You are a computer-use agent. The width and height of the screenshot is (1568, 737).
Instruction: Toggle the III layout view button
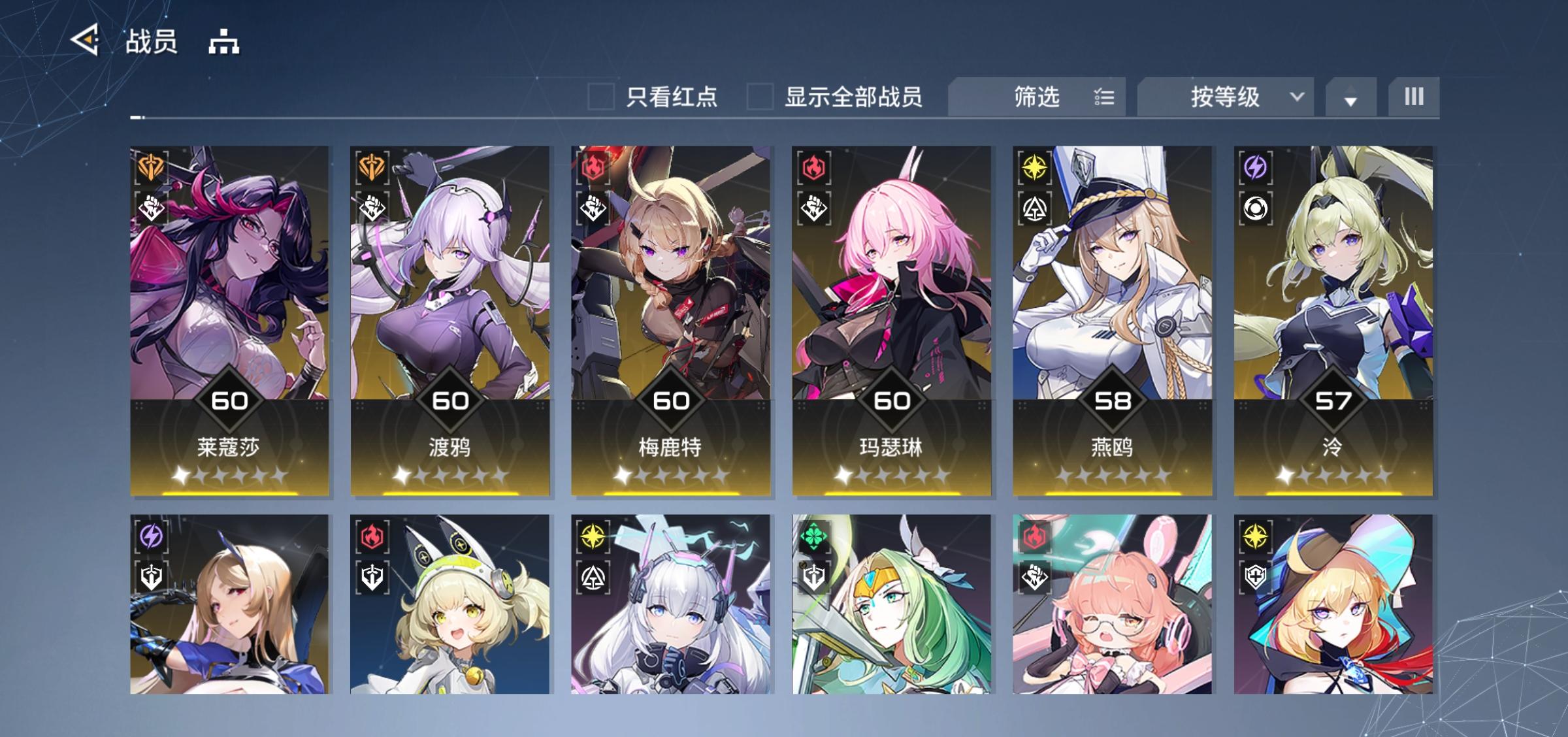pos(1414,97)
